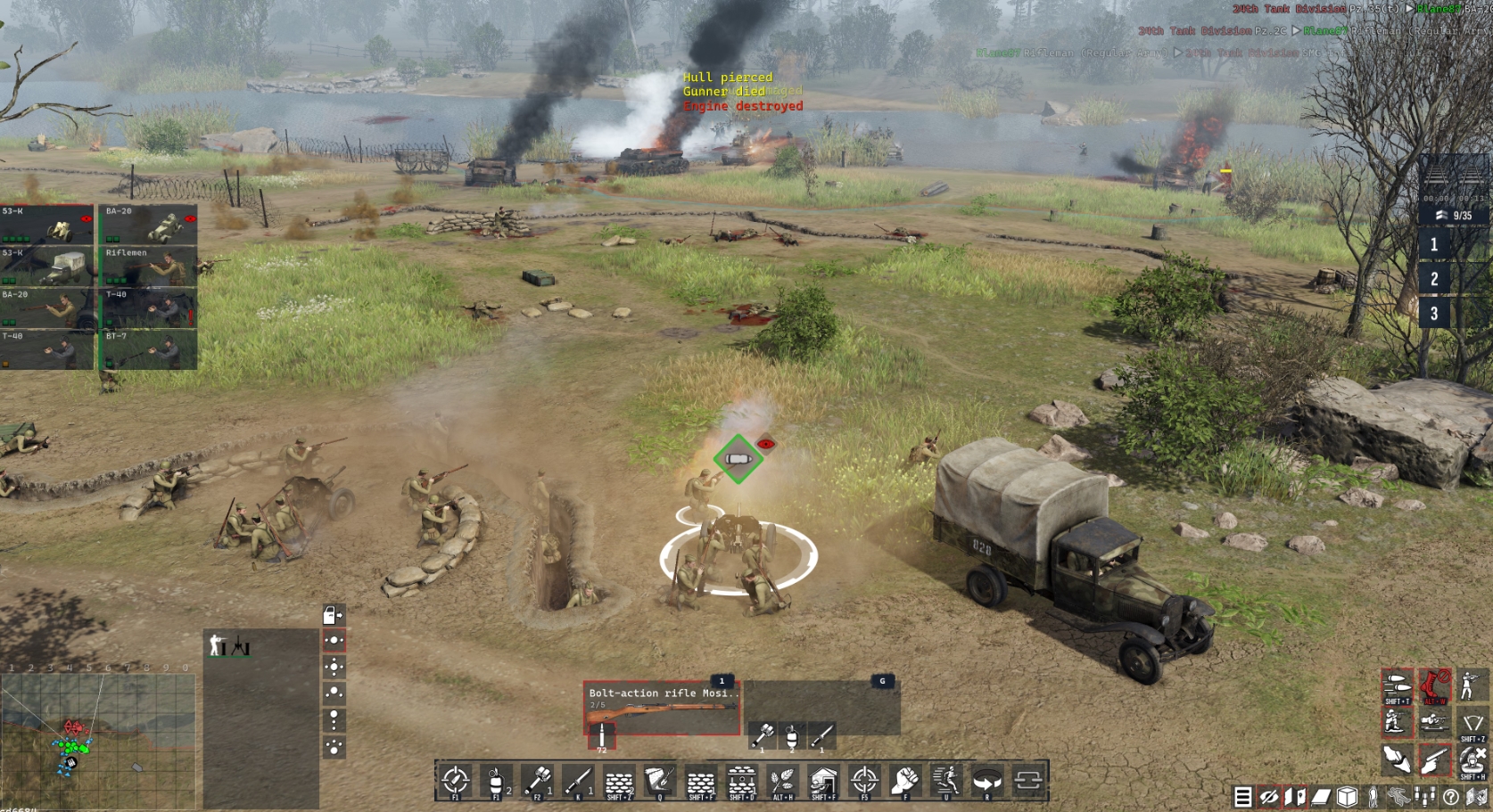1493x812 pixels.
Task: Toggle the transport door lock icon
Action: (x=334, y=616)
